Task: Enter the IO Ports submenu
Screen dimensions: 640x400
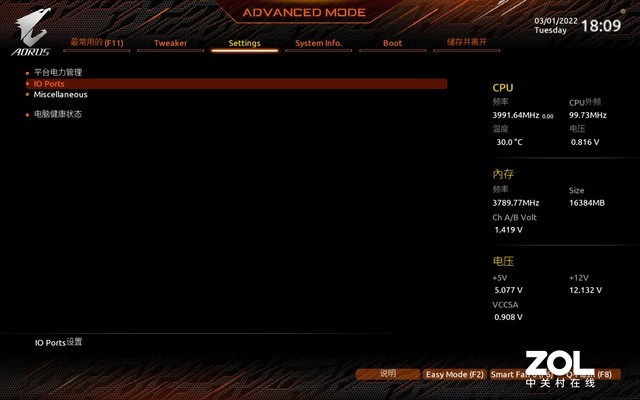Action: 49,84
